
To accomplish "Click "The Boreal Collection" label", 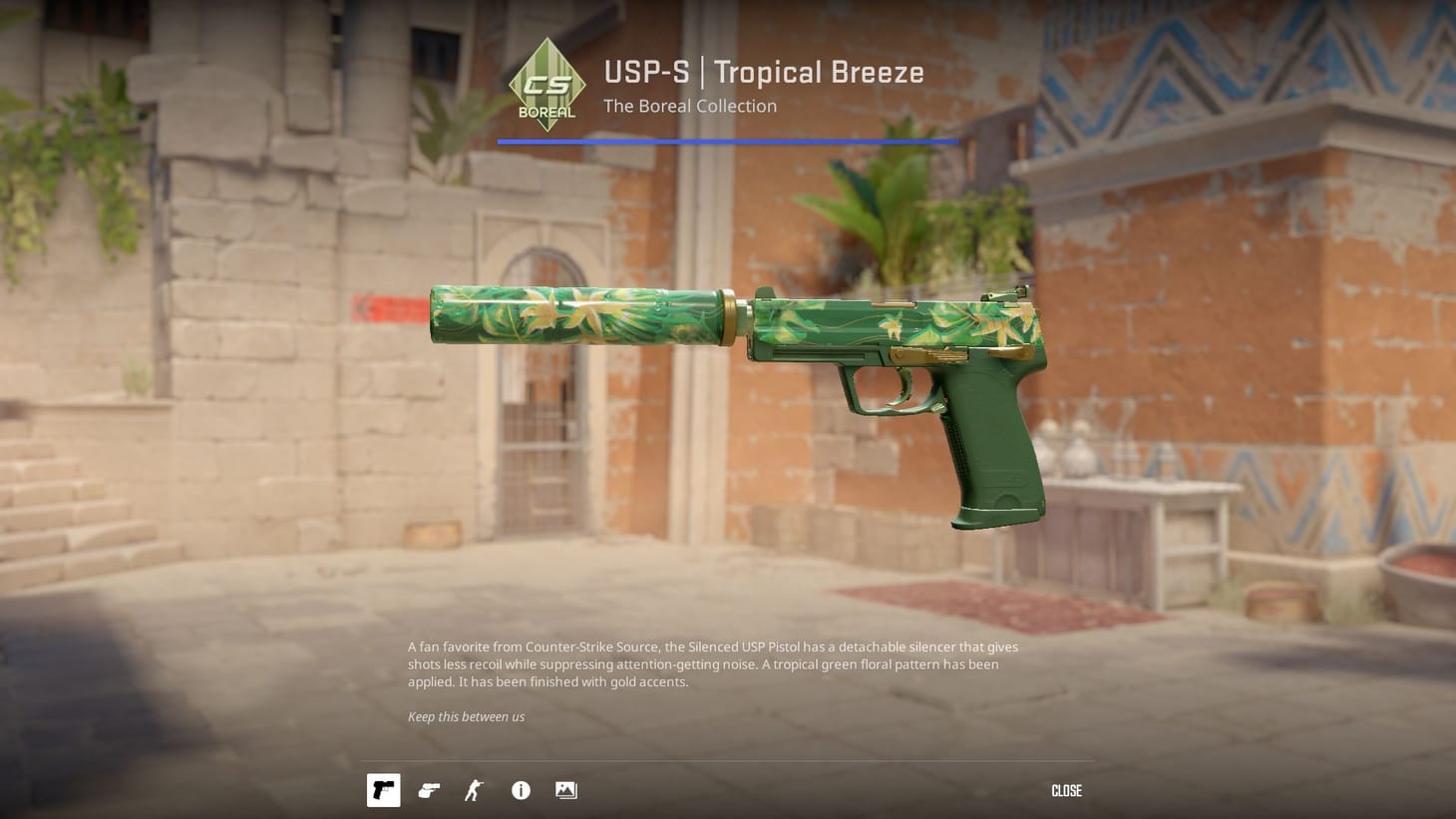I will point(689,106).
